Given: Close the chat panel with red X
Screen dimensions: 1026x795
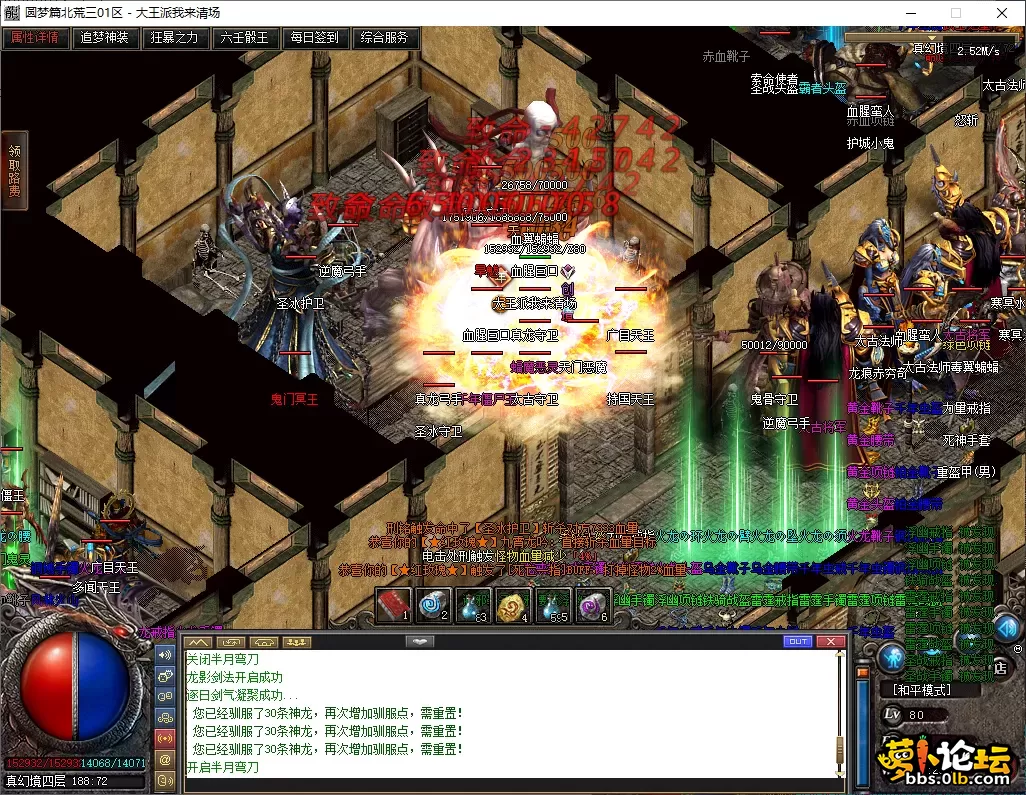Looking at the screenshot, I should click(x=830, y=641).
